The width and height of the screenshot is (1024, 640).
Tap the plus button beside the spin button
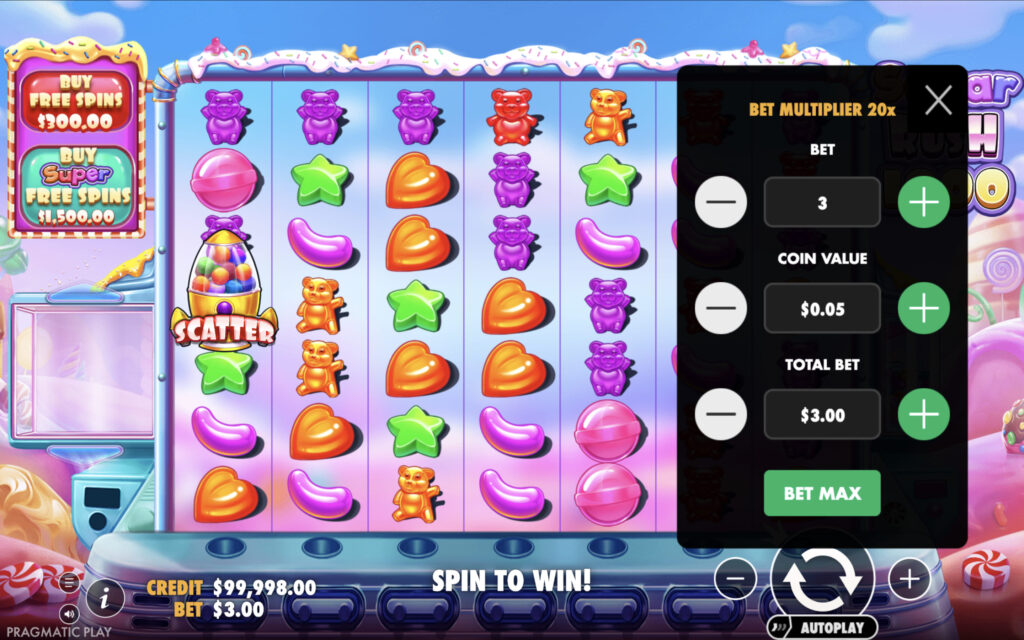tap(908, 578)
